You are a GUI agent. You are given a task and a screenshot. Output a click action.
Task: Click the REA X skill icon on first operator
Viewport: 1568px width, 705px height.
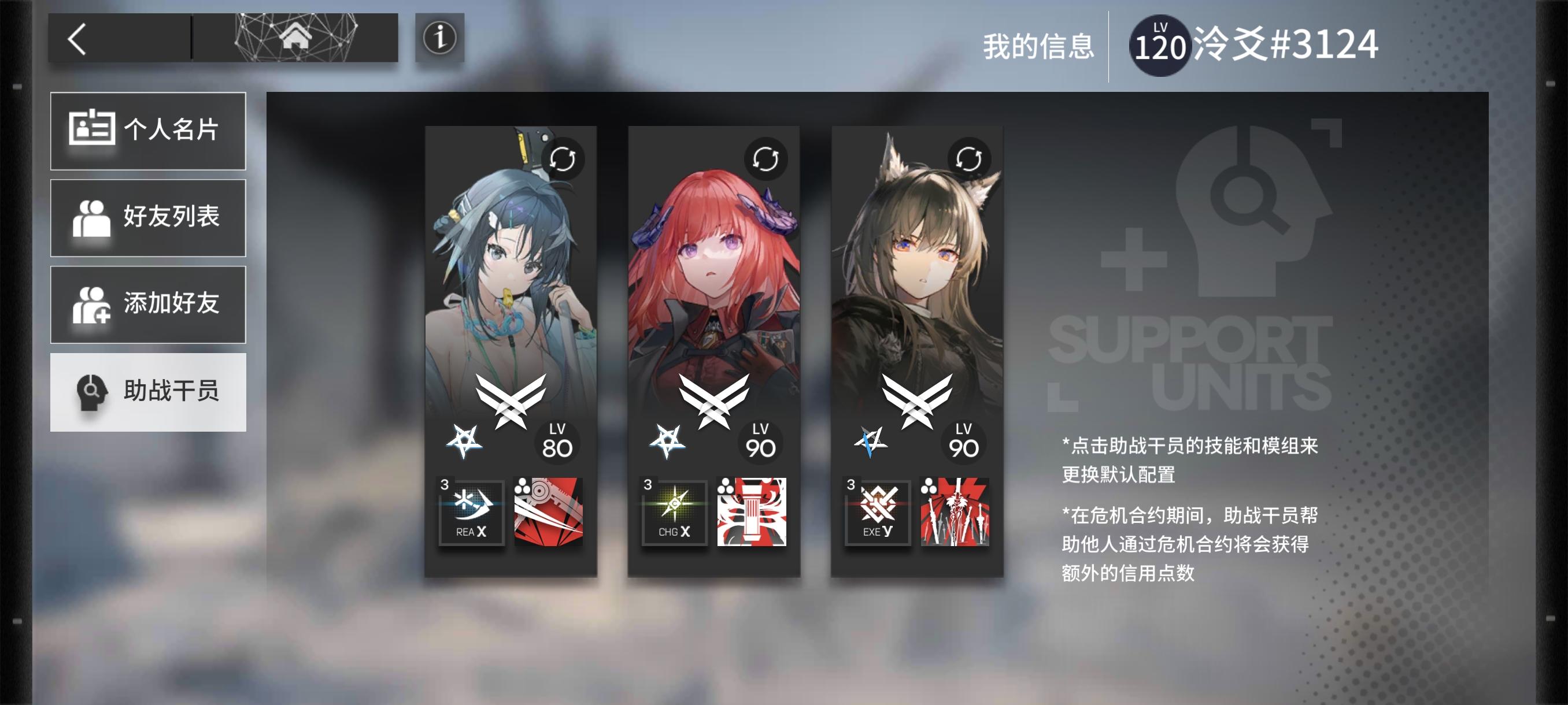coord(471,513)
